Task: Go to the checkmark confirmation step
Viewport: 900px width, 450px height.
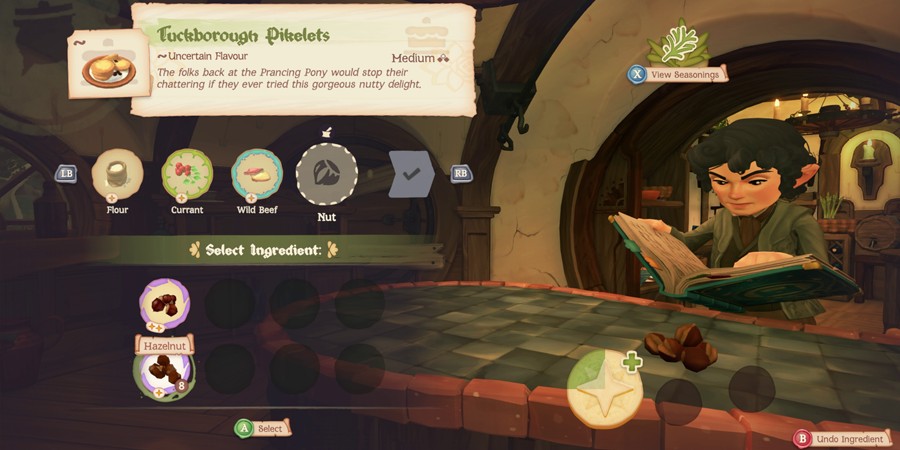Action: (411, 174)
